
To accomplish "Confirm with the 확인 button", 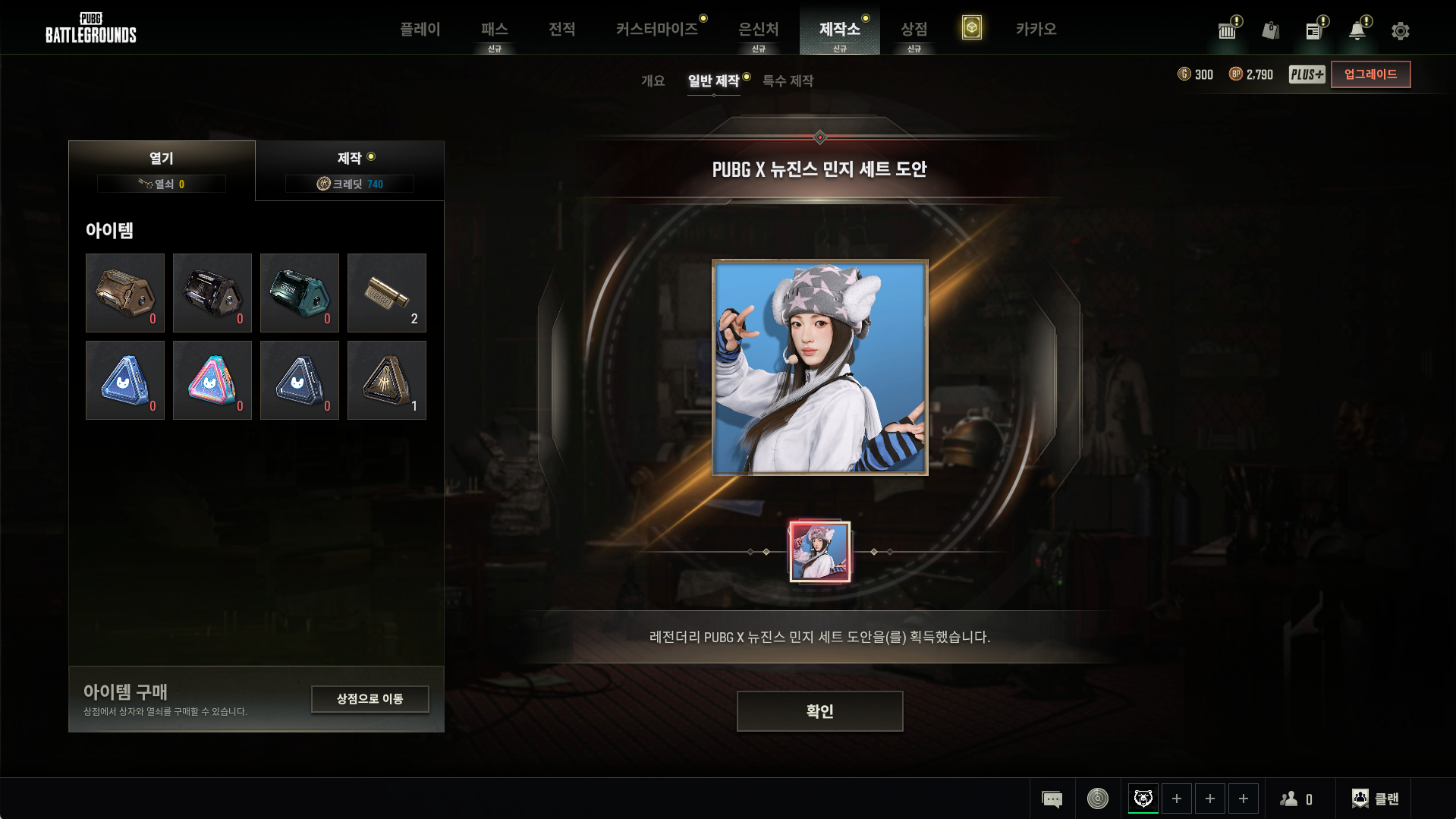I will point(819,711).
